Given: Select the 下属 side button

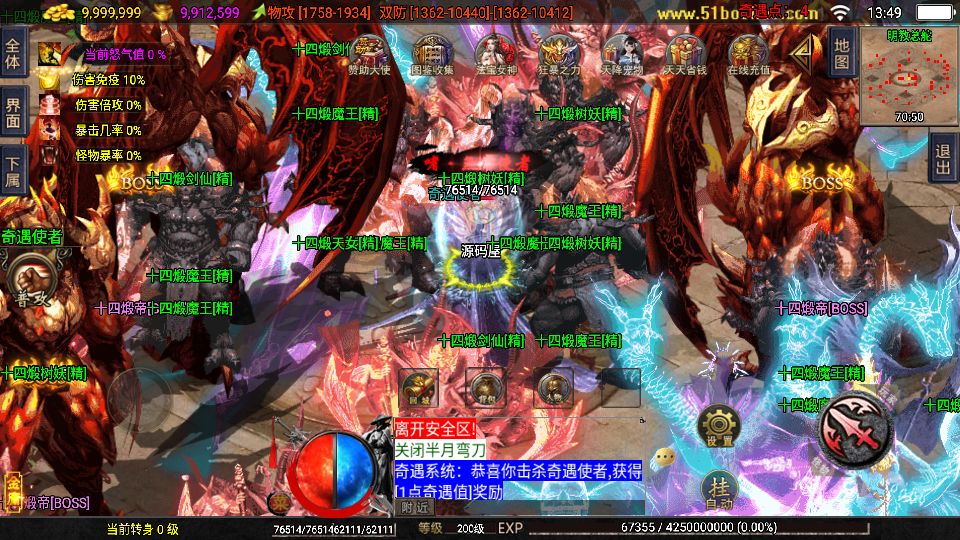Looking at the screenshot, I should click(x=13, y=172).
